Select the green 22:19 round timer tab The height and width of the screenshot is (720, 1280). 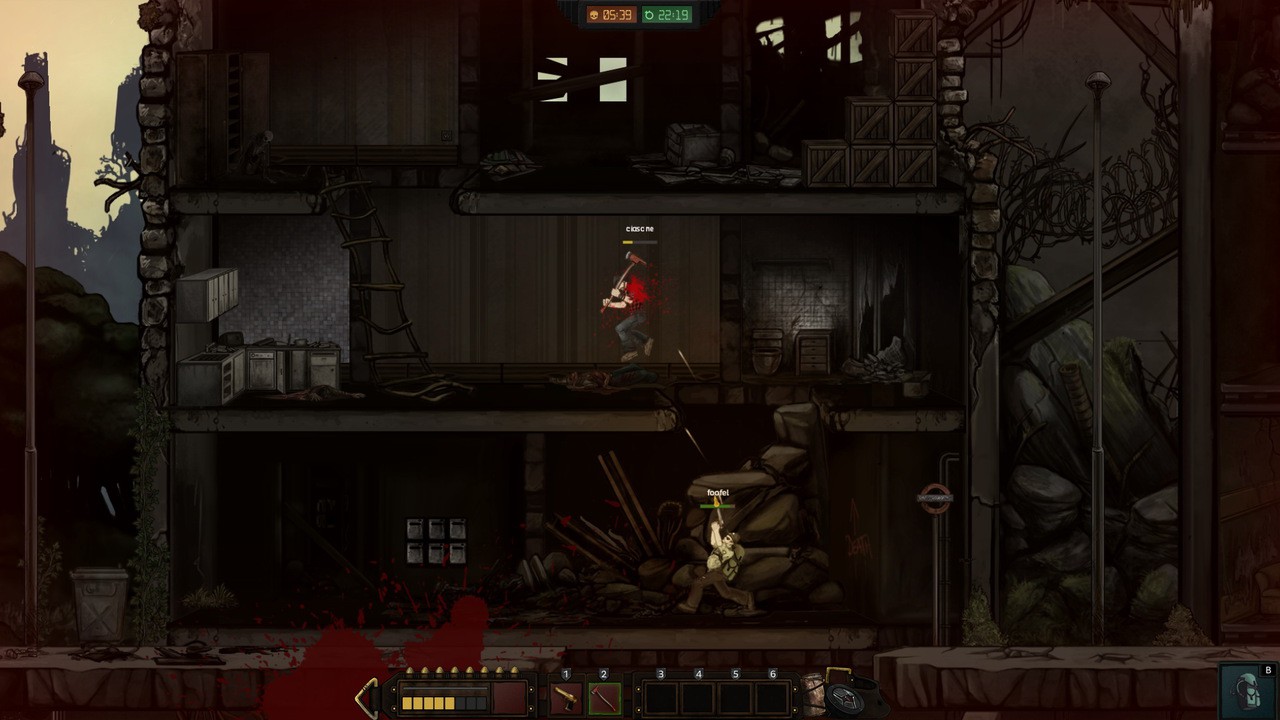[x=665, y=15]
